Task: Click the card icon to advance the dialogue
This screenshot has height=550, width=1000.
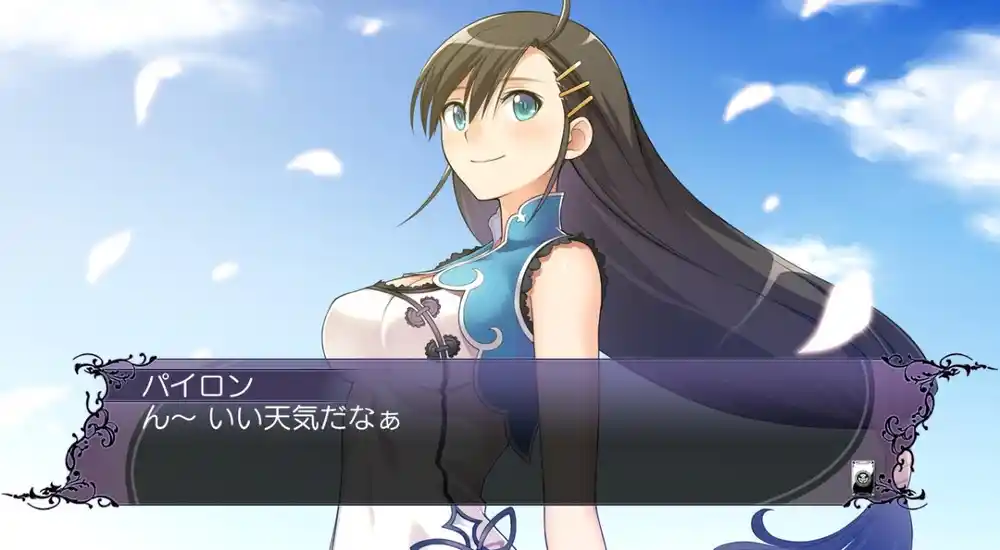Action: pos(860,477)
